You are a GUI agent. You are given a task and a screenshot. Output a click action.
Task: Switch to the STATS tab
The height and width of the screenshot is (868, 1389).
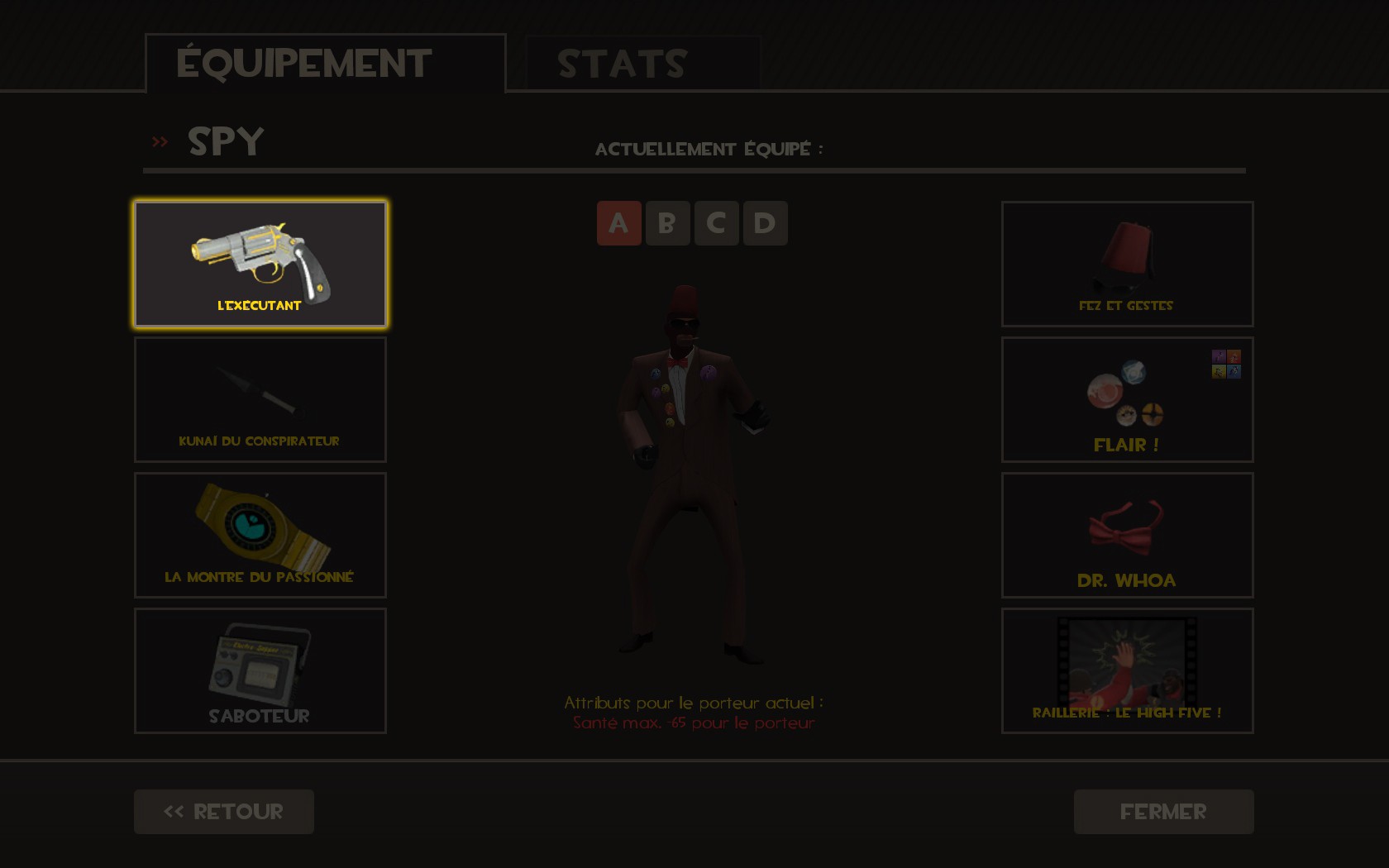(620, 62)
